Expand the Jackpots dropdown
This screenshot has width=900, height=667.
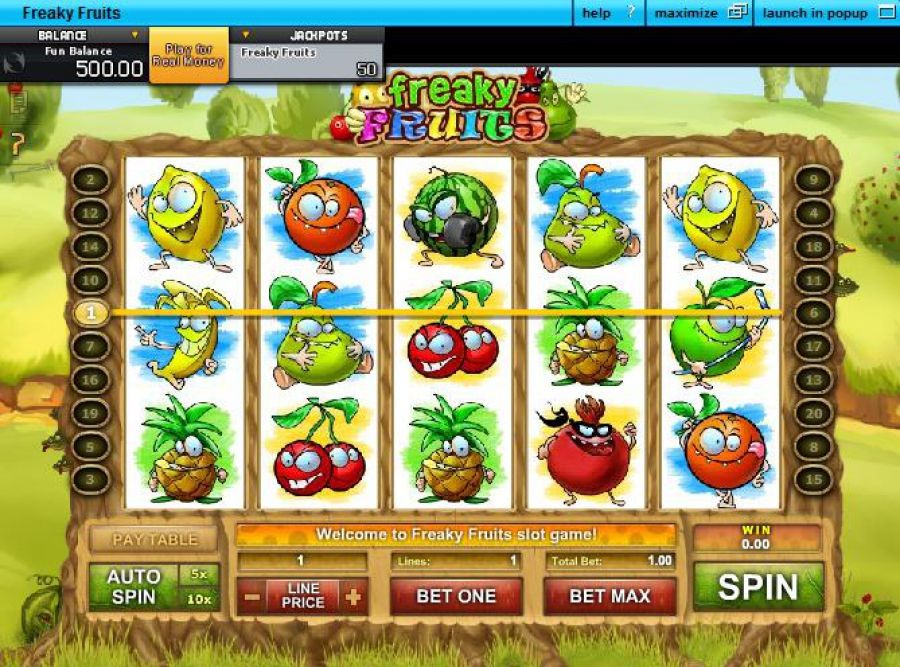246,35
